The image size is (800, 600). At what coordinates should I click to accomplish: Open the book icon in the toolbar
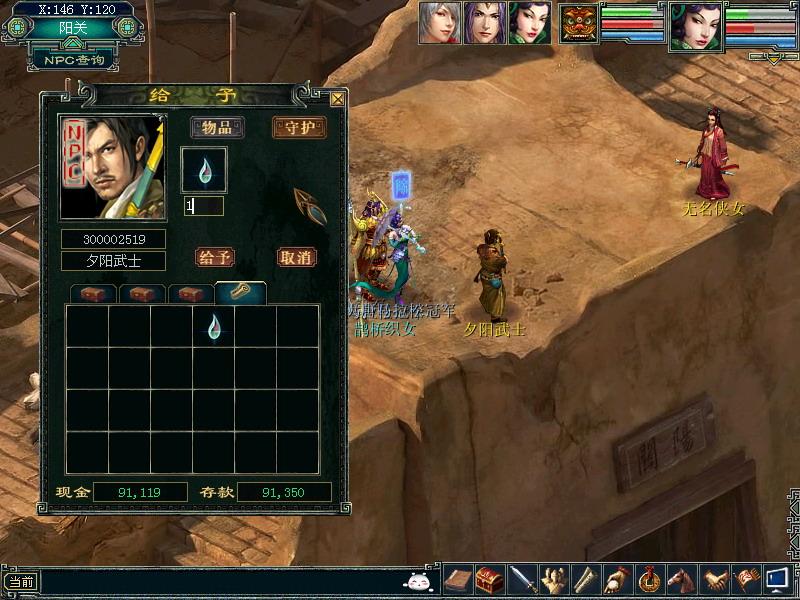459,579
